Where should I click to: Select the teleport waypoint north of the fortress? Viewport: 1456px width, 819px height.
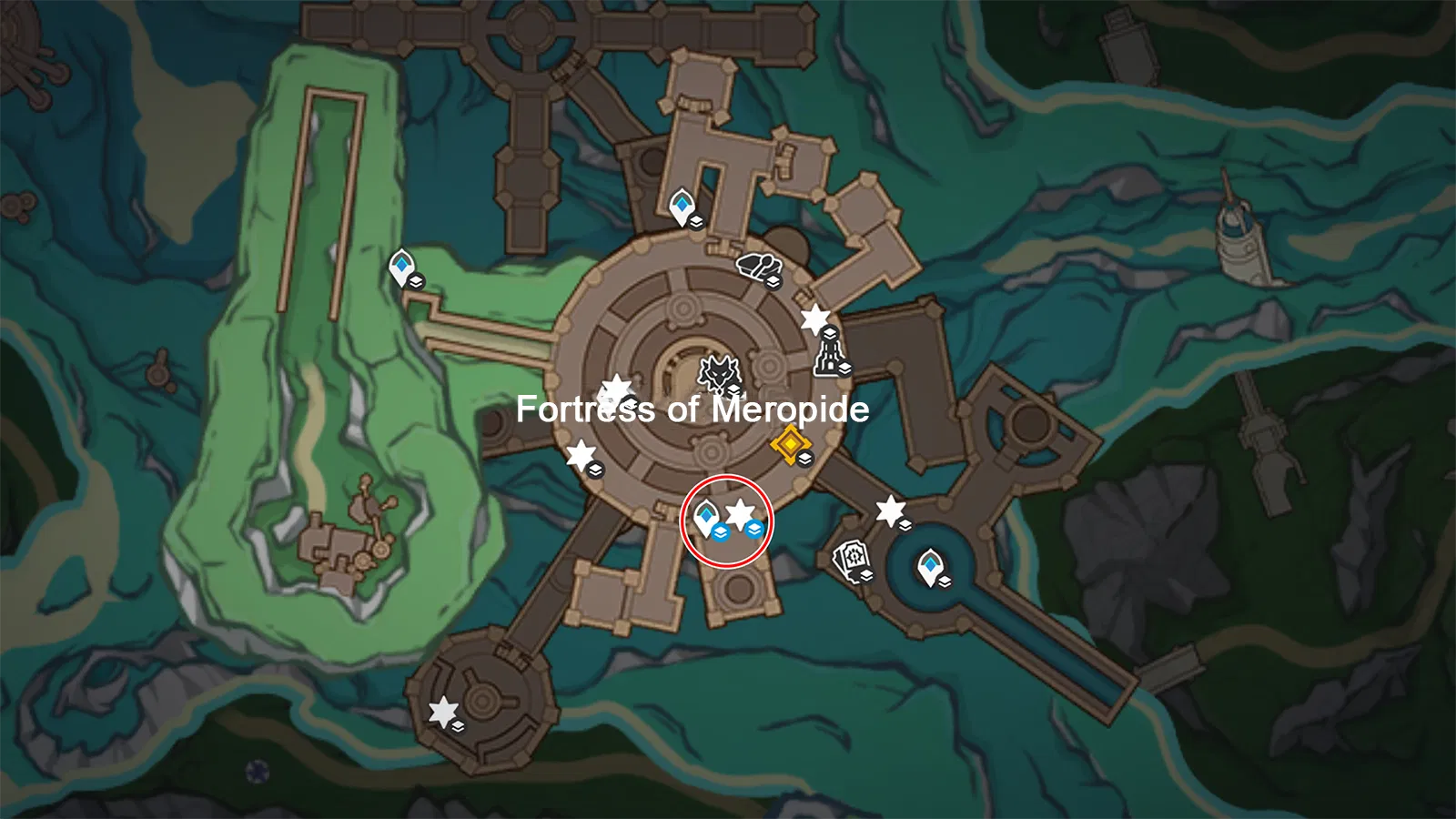pos(682,205)
